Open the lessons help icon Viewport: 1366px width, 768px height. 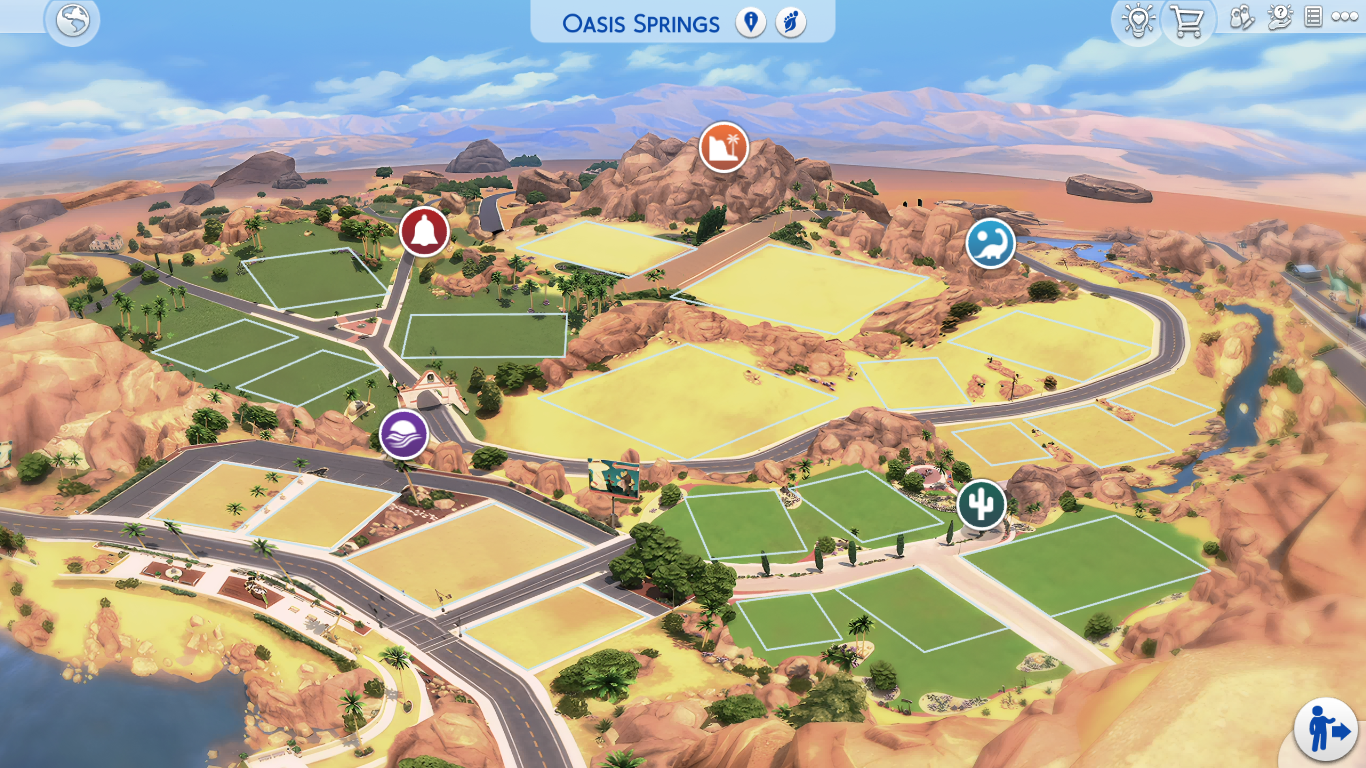[x=1279, y=17]
